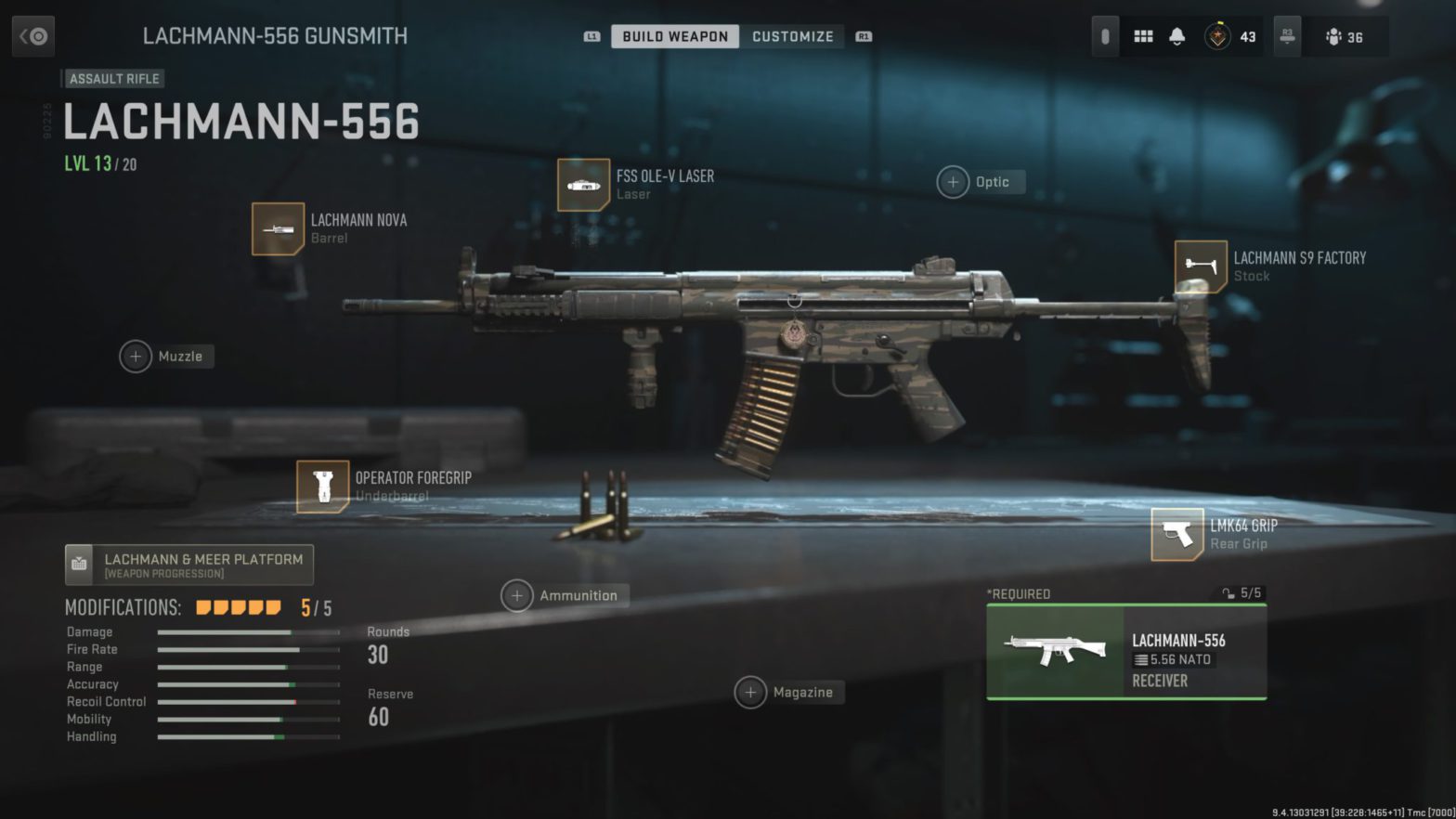Open the Magazine attachment slot

[750, 692]
